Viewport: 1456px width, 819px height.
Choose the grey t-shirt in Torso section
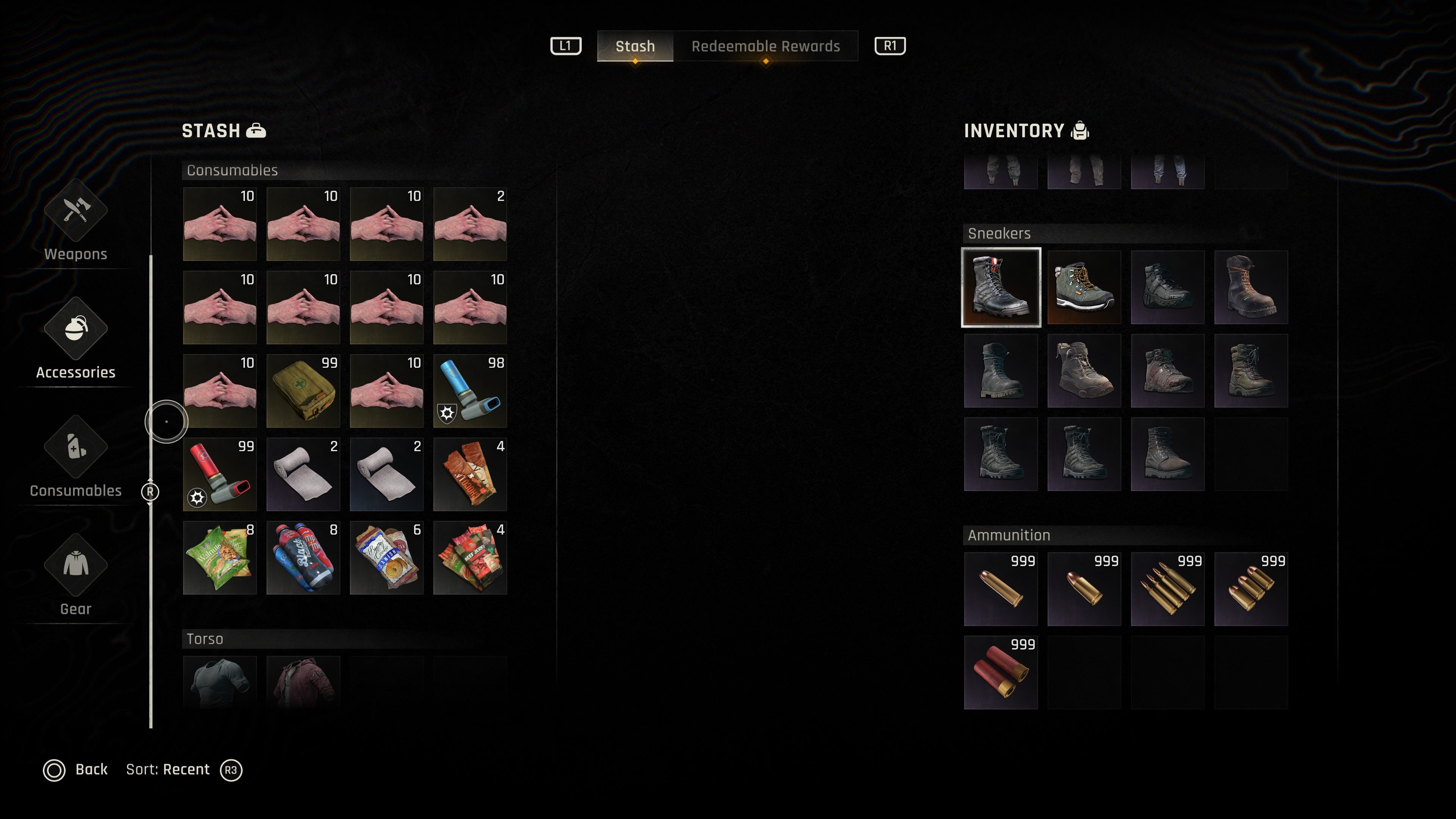(220, 681)
